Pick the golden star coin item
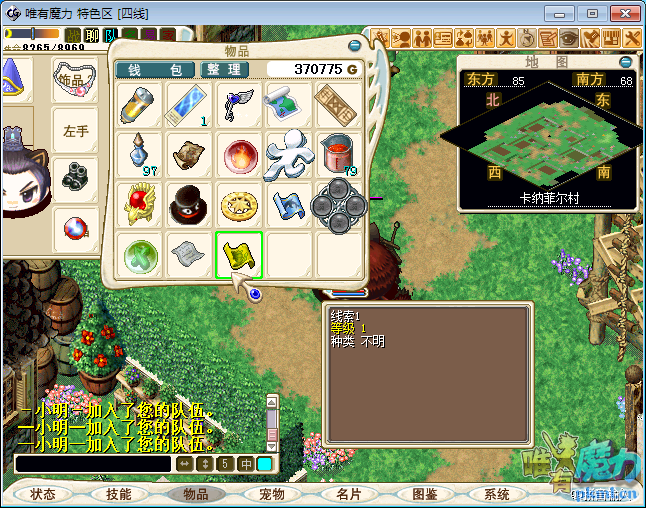The width and height of the screenshot is (646, 508). click(239, 205)
